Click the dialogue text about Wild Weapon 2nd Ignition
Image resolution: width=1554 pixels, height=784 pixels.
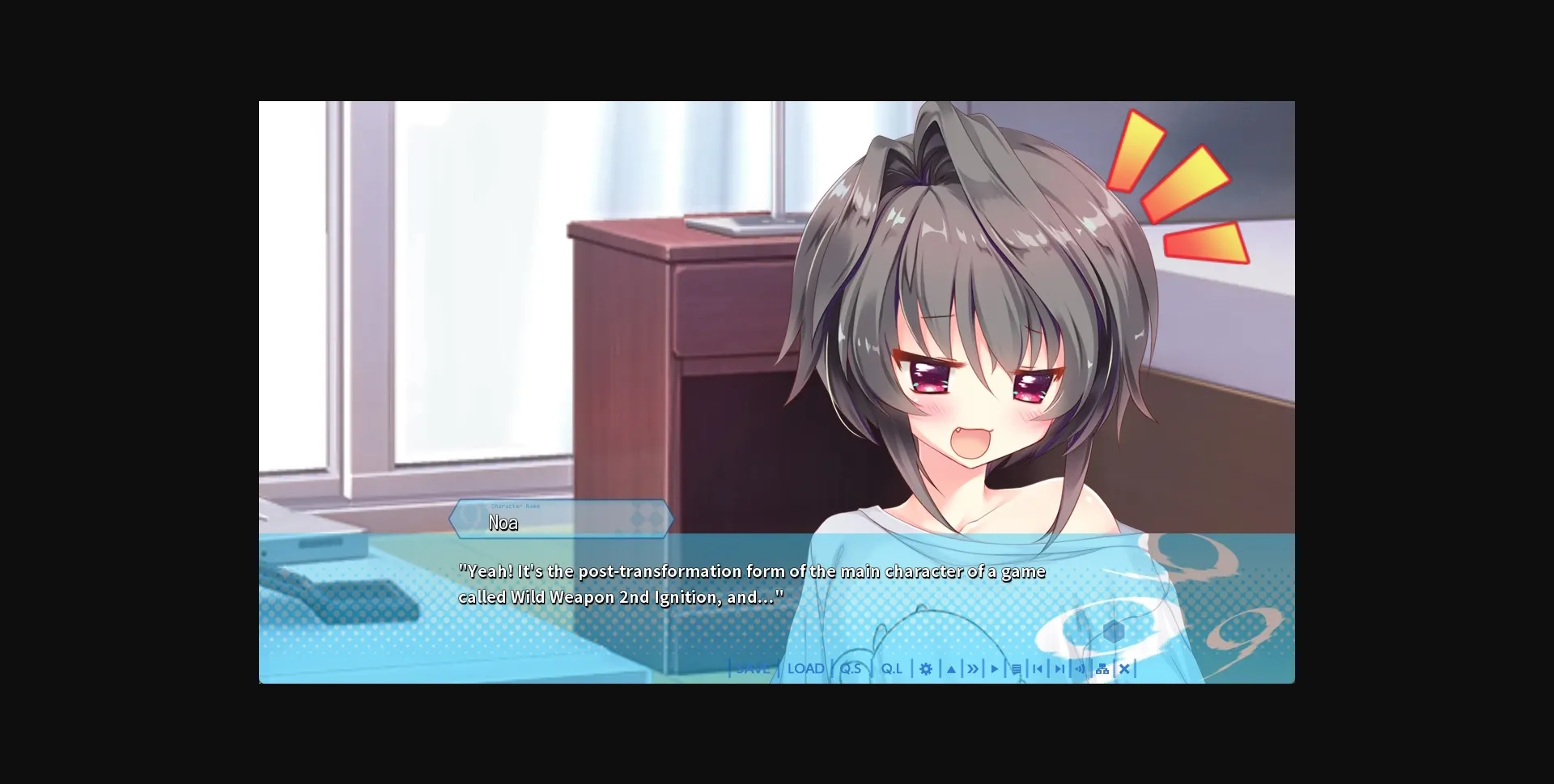point(752,583)
